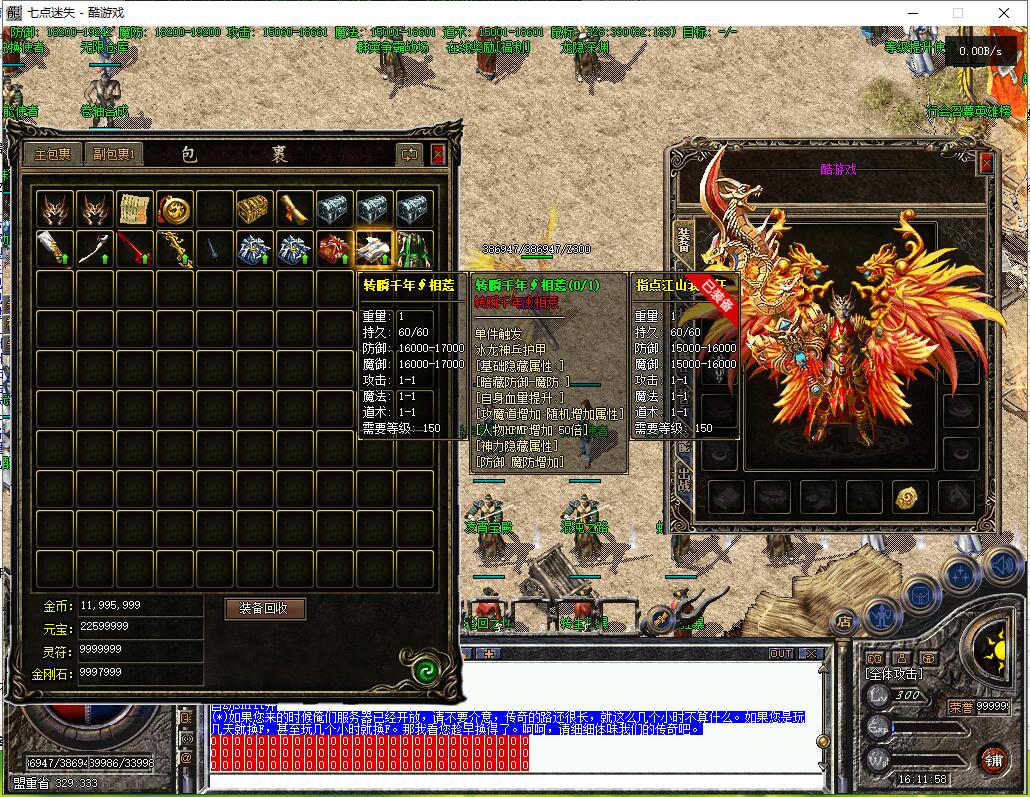Open the golden treasure chest item

[254, 209]
